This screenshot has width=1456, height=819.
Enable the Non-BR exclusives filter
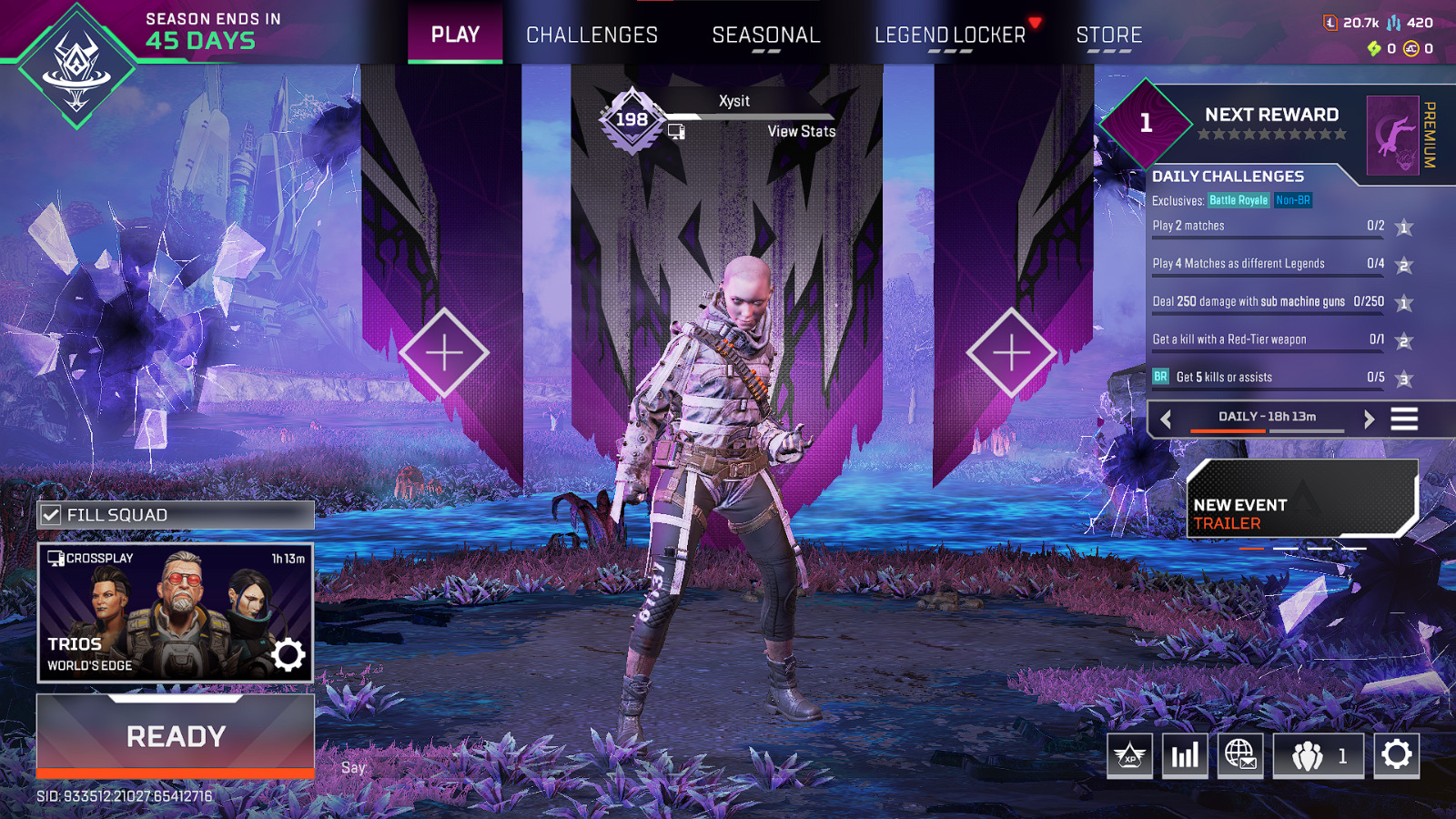coord(1293,199)
